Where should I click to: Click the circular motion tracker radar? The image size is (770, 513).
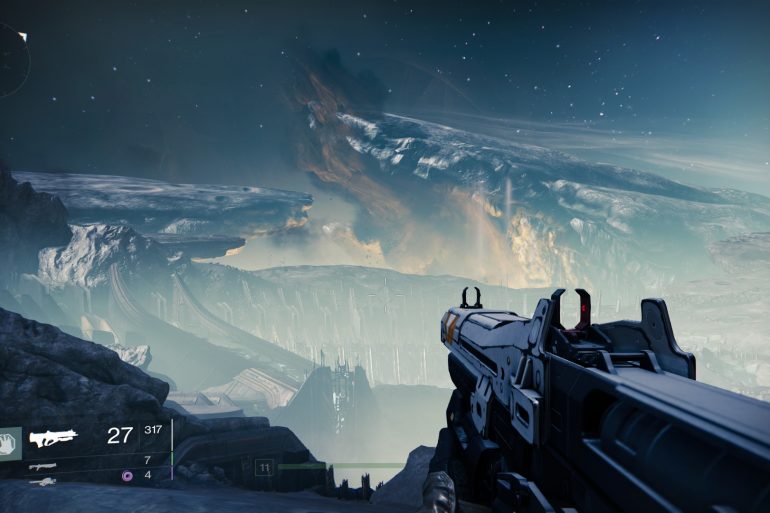10,60
